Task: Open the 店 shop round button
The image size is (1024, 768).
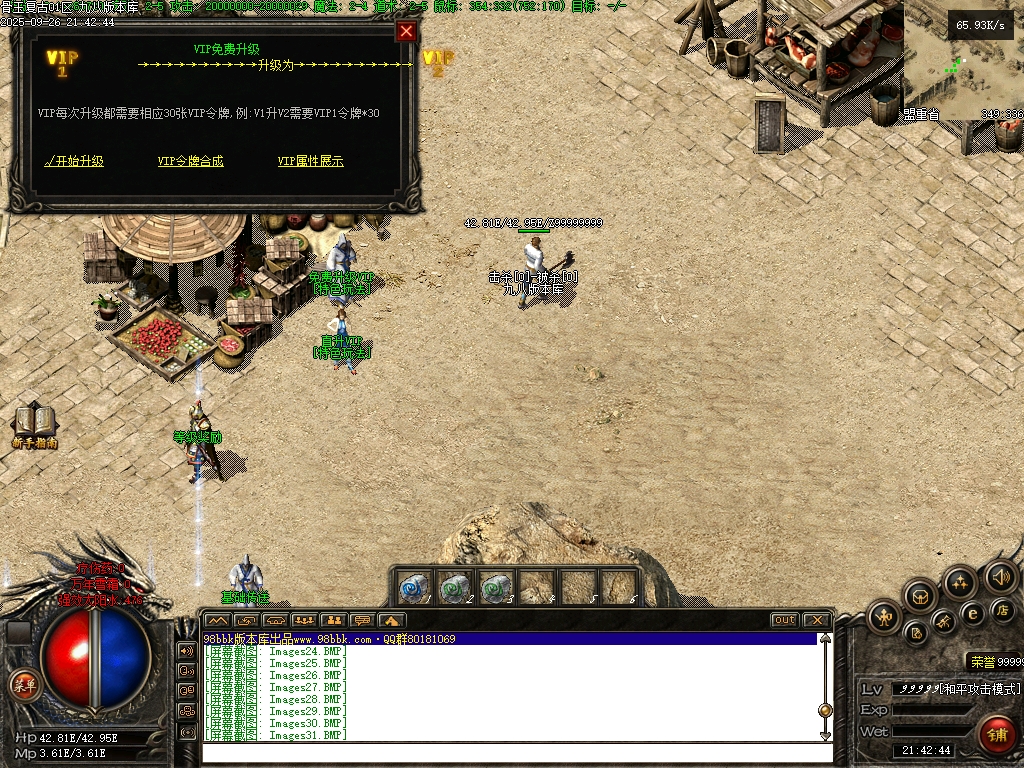Action: [1004, 609]
